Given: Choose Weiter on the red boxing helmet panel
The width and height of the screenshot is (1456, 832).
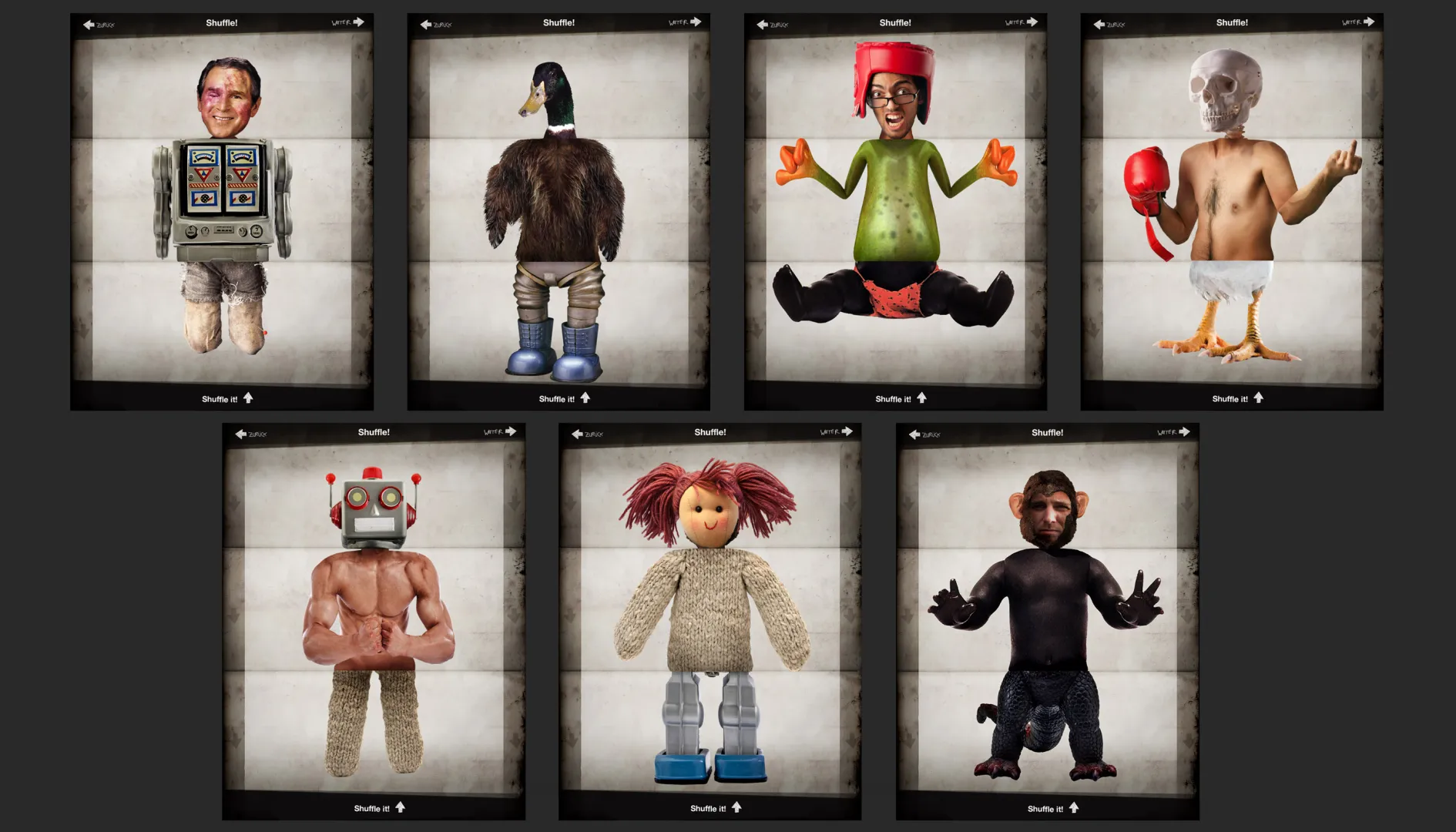Looking at the screenshot, I should (1022, 22).
